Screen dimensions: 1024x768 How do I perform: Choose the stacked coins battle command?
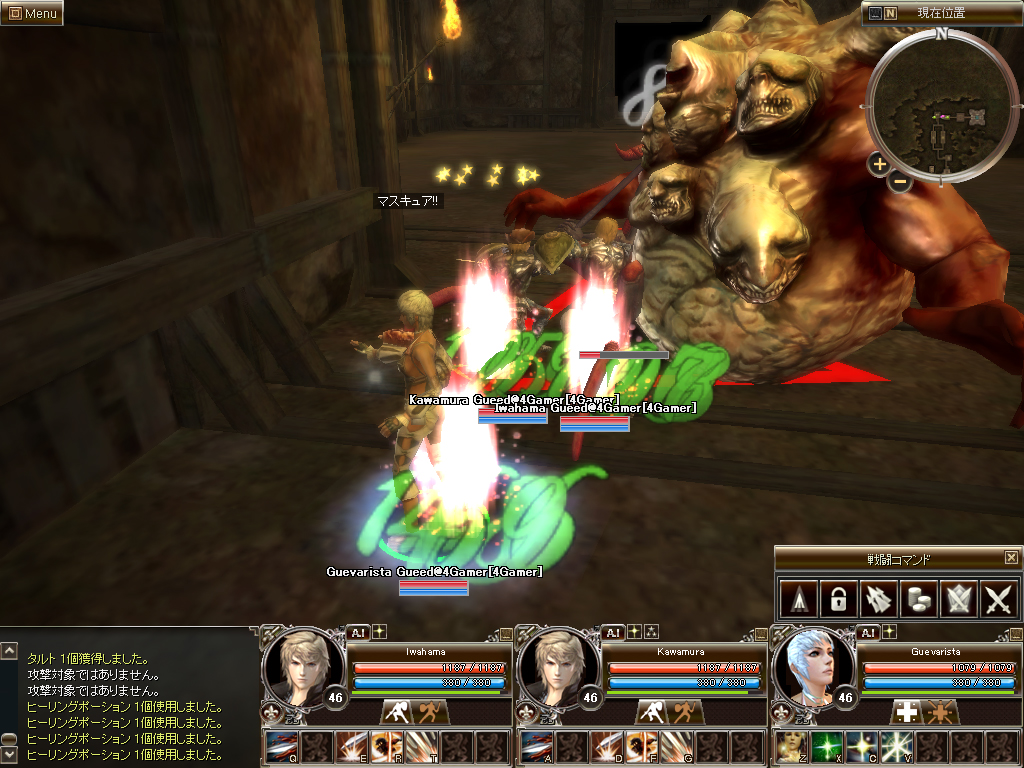click(918, 599)
